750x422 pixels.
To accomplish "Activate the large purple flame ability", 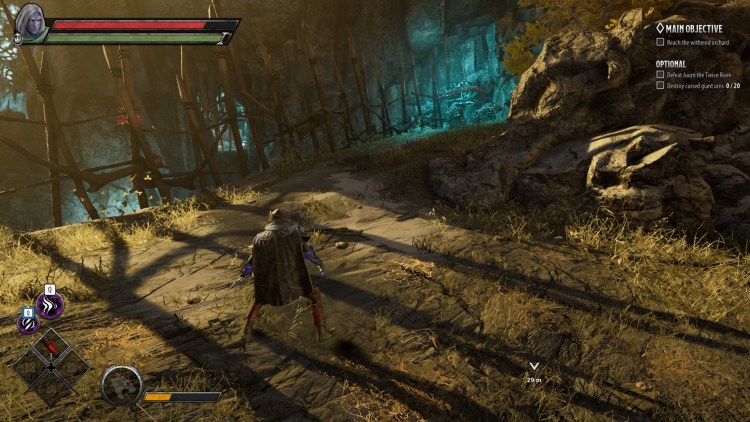I will [48, 306].
